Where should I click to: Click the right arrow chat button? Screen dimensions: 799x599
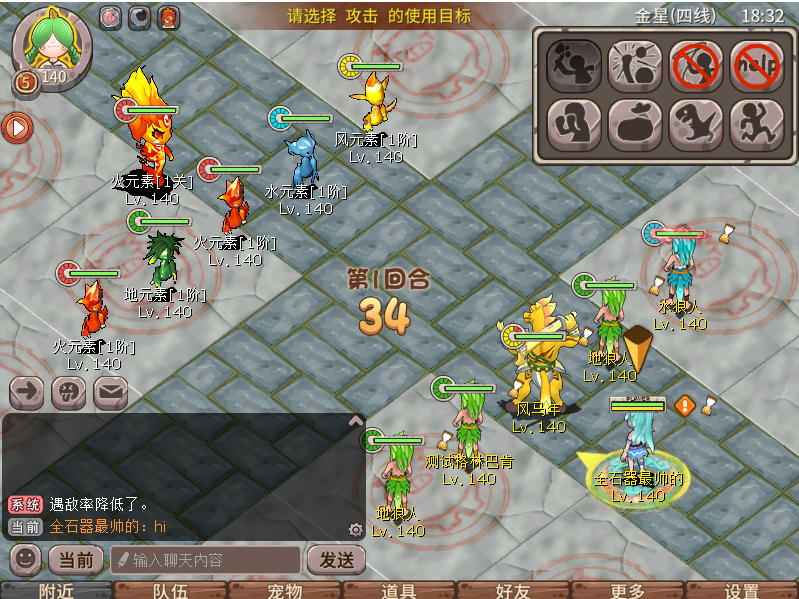click(27, 392)
